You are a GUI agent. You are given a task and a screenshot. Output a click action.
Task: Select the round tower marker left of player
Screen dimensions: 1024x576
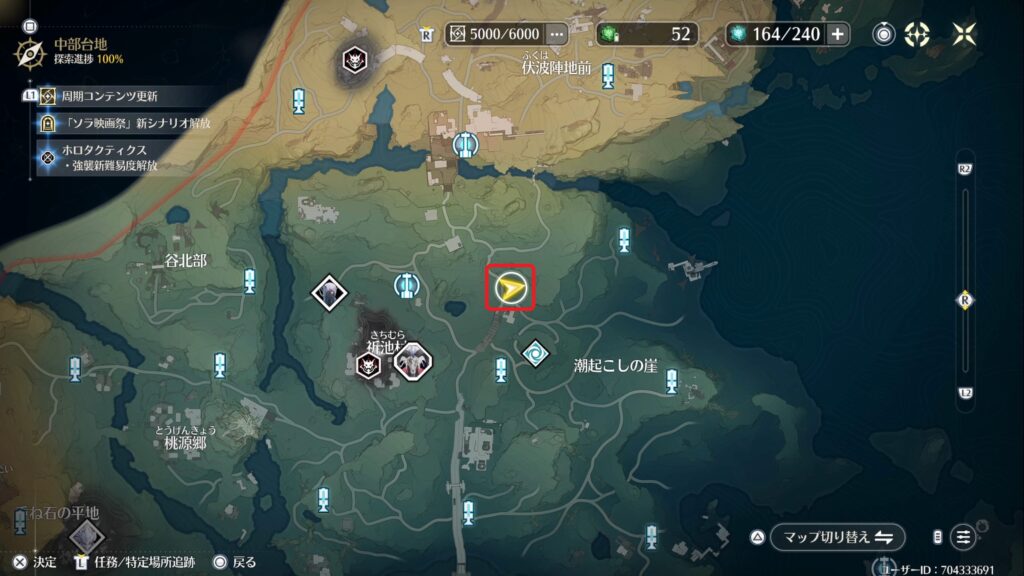pos(406,286)
